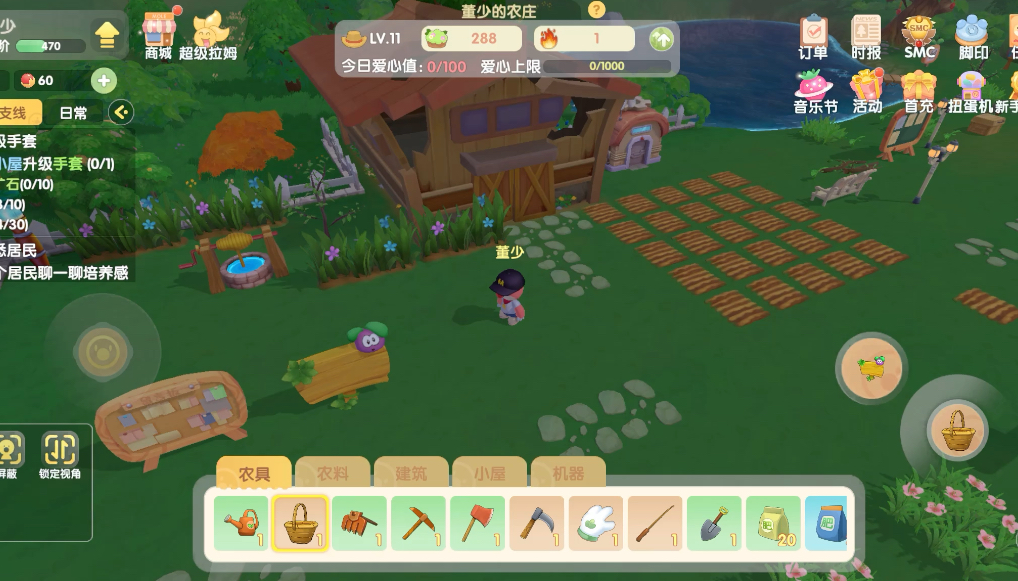Switch to the 日常 quest tab
The image size is (1018, 581).
pyautogui.click(x=73, y=113)
